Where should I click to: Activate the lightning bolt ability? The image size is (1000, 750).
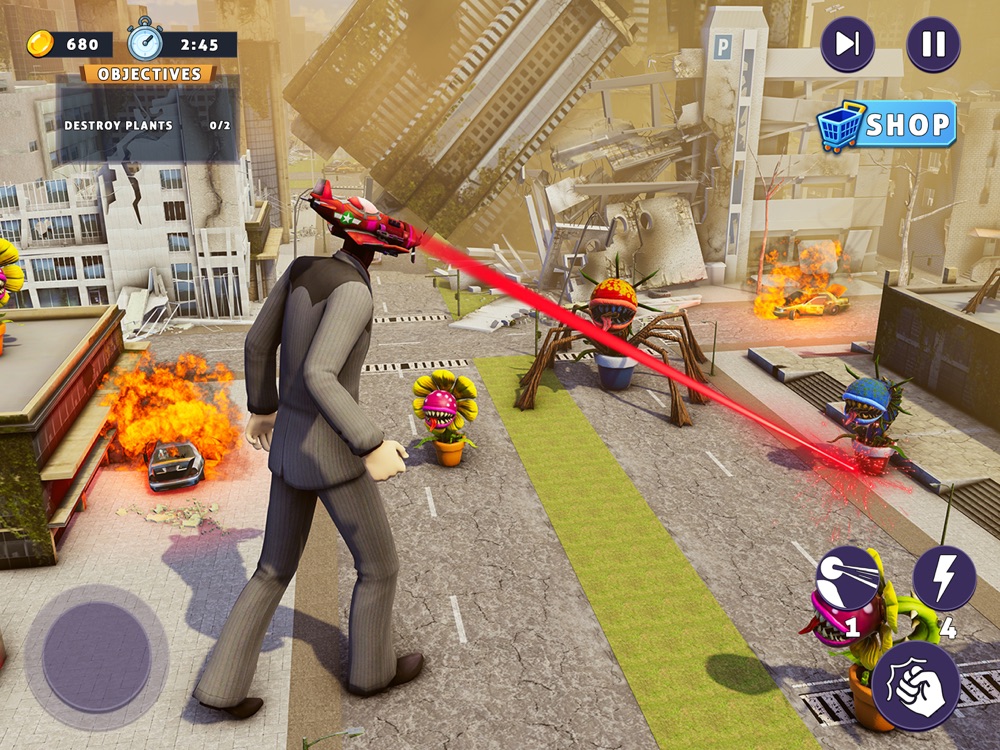click(944, 578)
